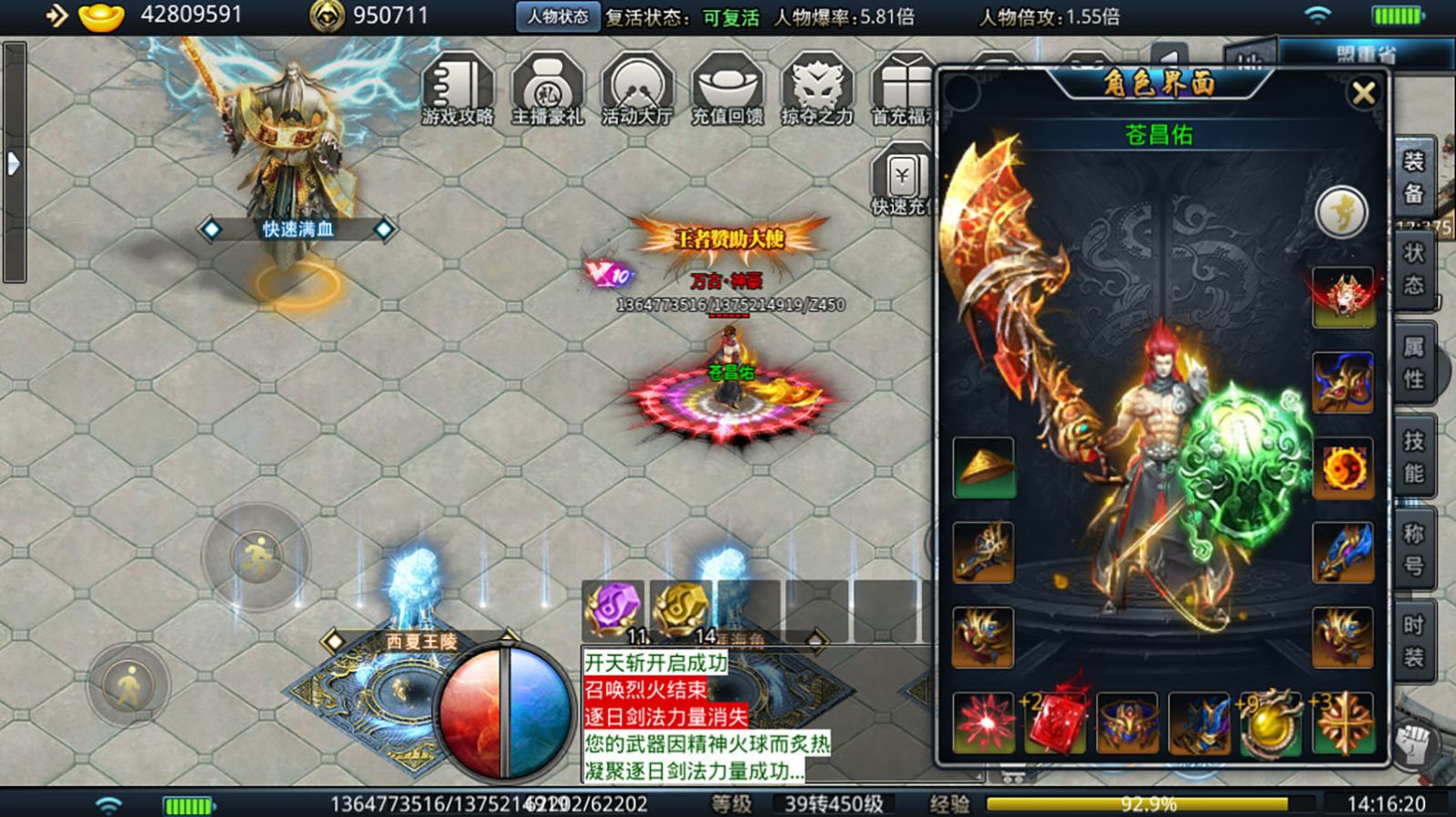Select the red-haired helmet equipment slot
Viewport: 1456px width, 817px height.
tap(1343, 297)
